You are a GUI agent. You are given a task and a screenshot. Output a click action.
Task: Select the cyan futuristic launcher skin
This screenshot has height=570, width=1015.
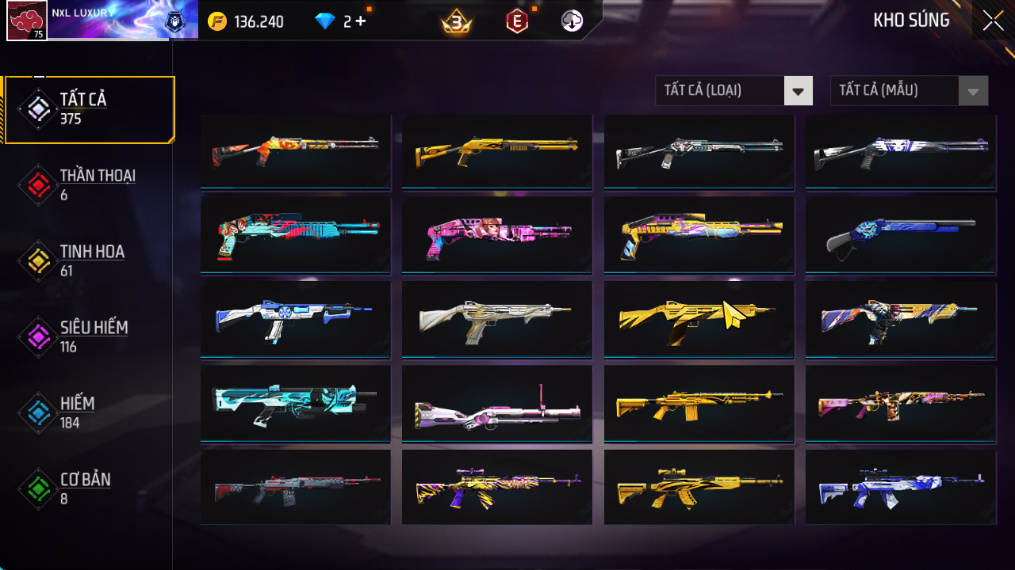(x=295, y=403)
